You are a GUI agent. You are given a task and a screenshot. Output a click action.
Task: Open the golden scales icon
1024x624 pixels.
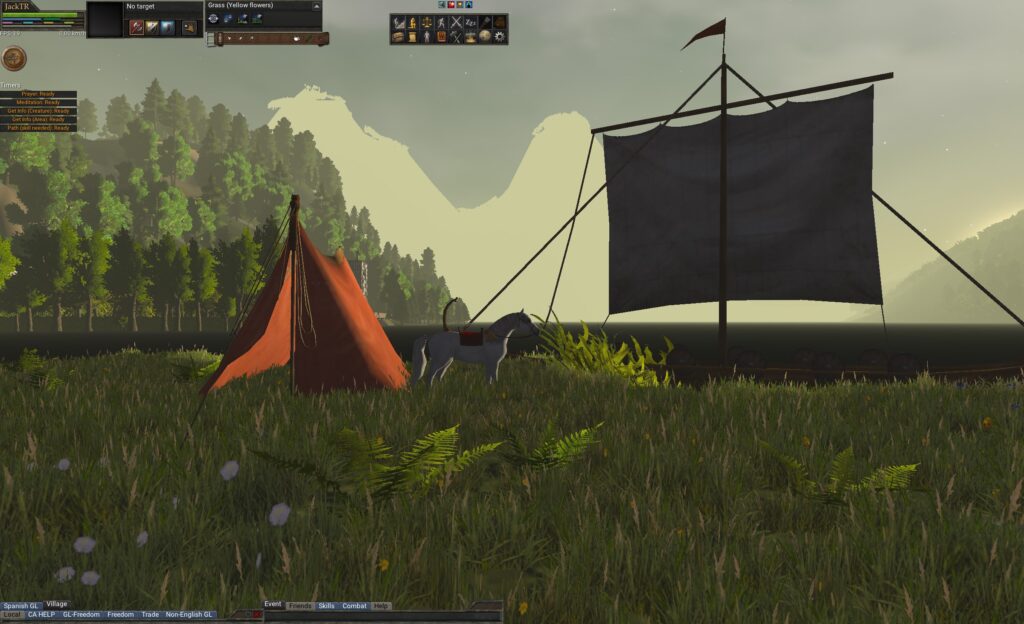(427, 22)
